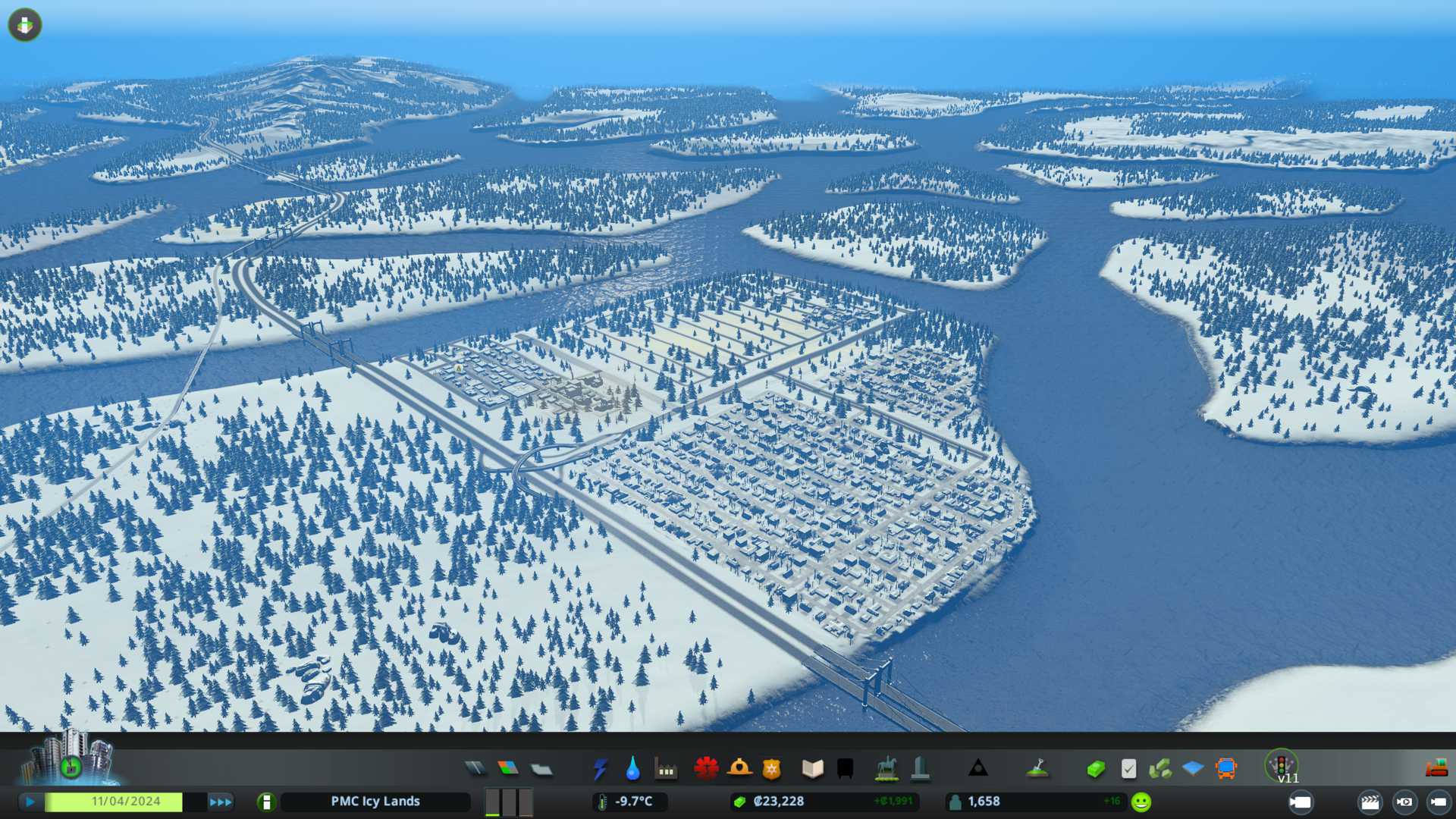Open the Zoning tool
The width and height of the screenshot is (1456, 819).
tap(508, 769)
